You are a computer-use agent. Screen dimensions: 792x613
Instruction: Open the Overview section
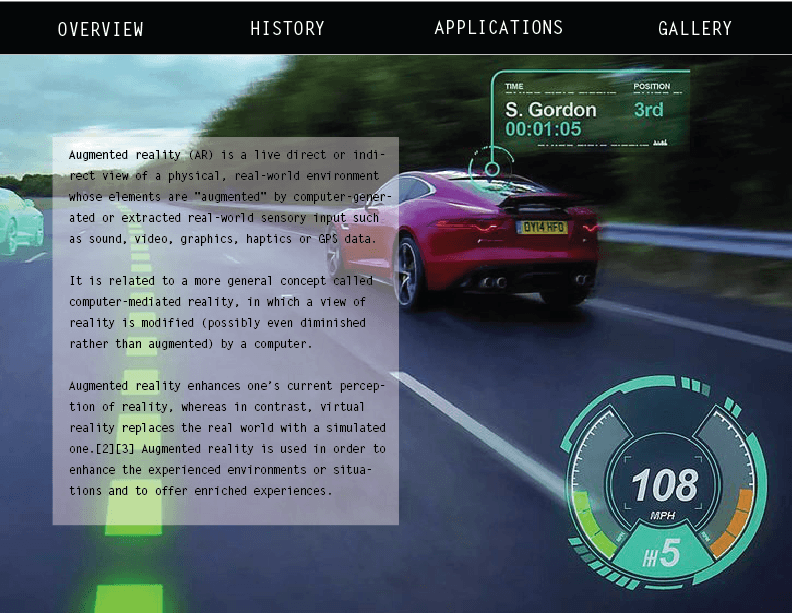100,29
